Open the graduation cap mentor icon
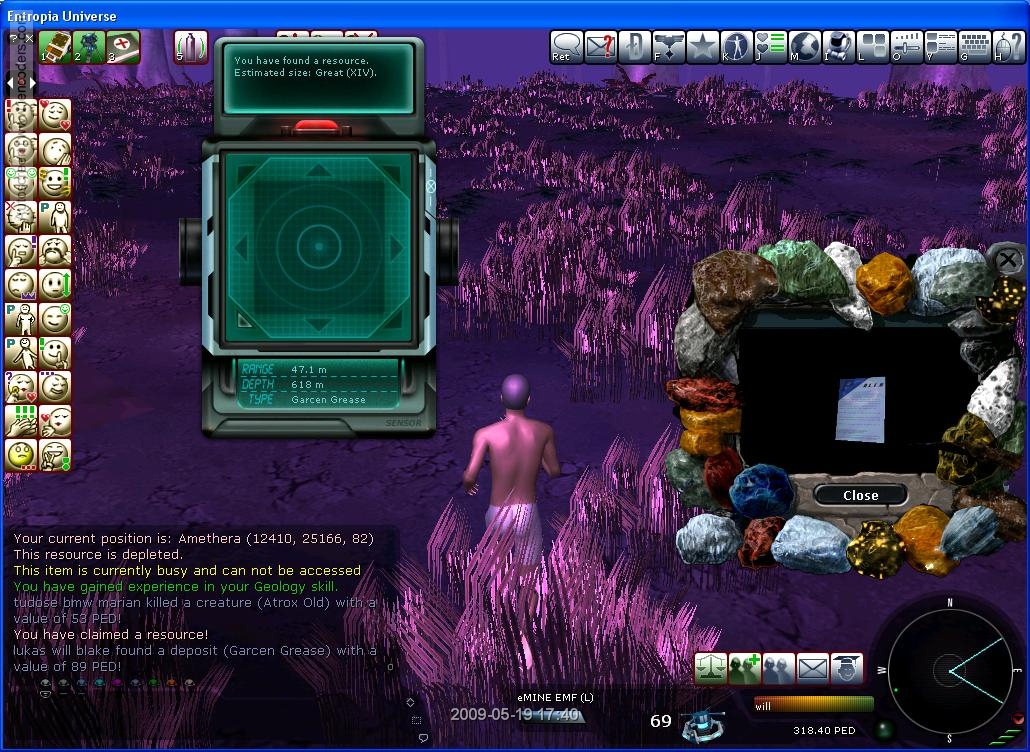Viewport: 1030px width, 752px height. [846, 668]
